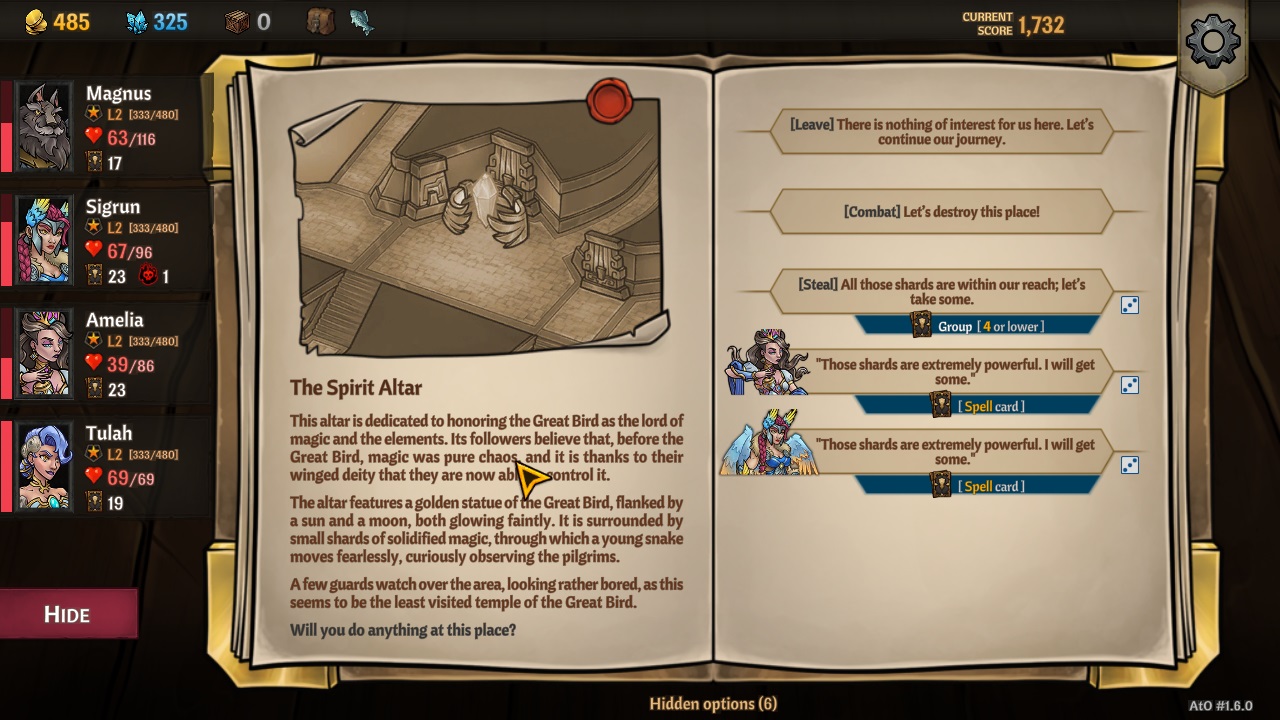The image size is (1280, 720).
Task: Click Sigrun's character portrait
Action: point(44,239)
